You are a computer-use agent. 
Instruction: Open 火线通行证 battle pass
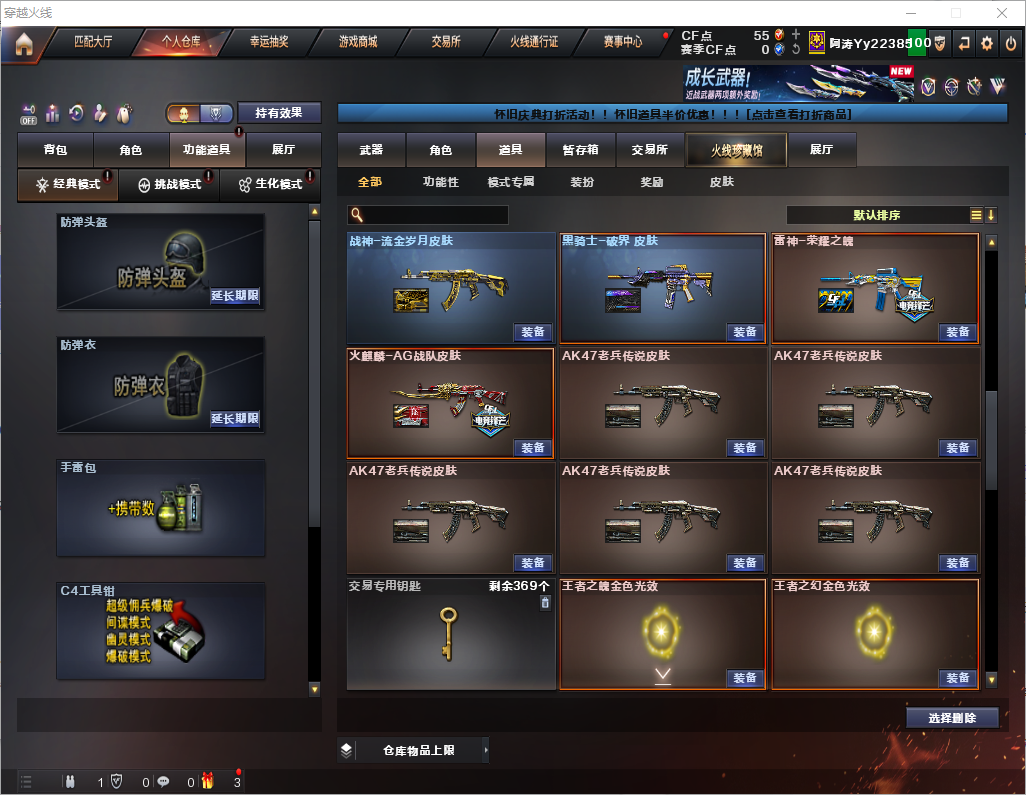[534, 43]
